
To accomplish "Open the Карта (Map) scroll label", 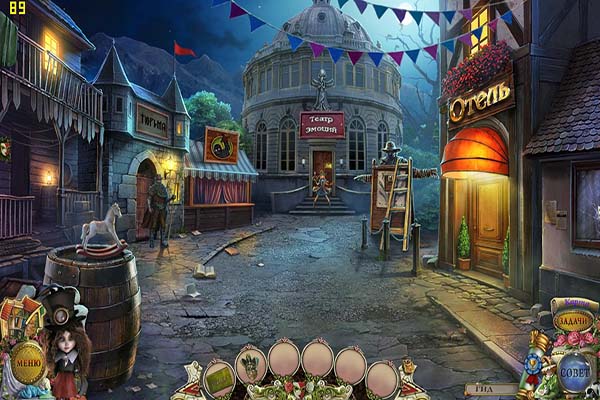I will 572,301.
